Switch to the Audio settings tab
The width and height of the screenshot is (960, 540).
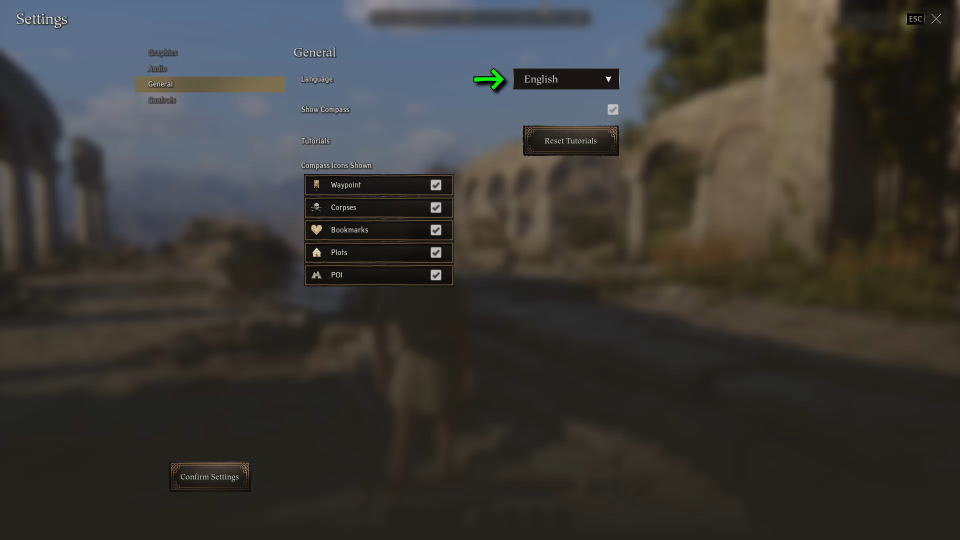[x=158, y=68]
